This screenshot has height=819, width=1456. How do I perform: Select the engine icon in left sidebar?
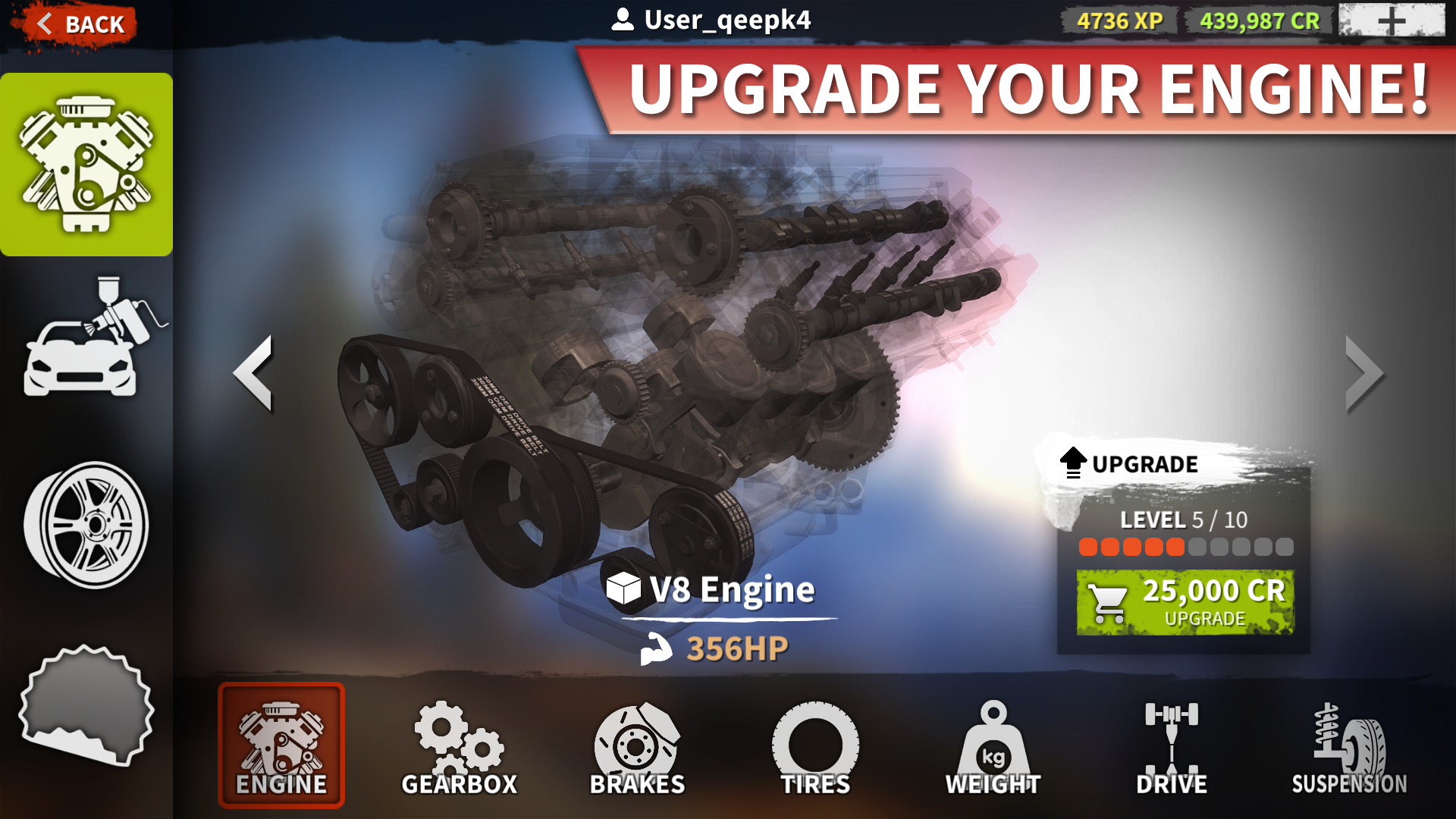[x=86, y=163]
